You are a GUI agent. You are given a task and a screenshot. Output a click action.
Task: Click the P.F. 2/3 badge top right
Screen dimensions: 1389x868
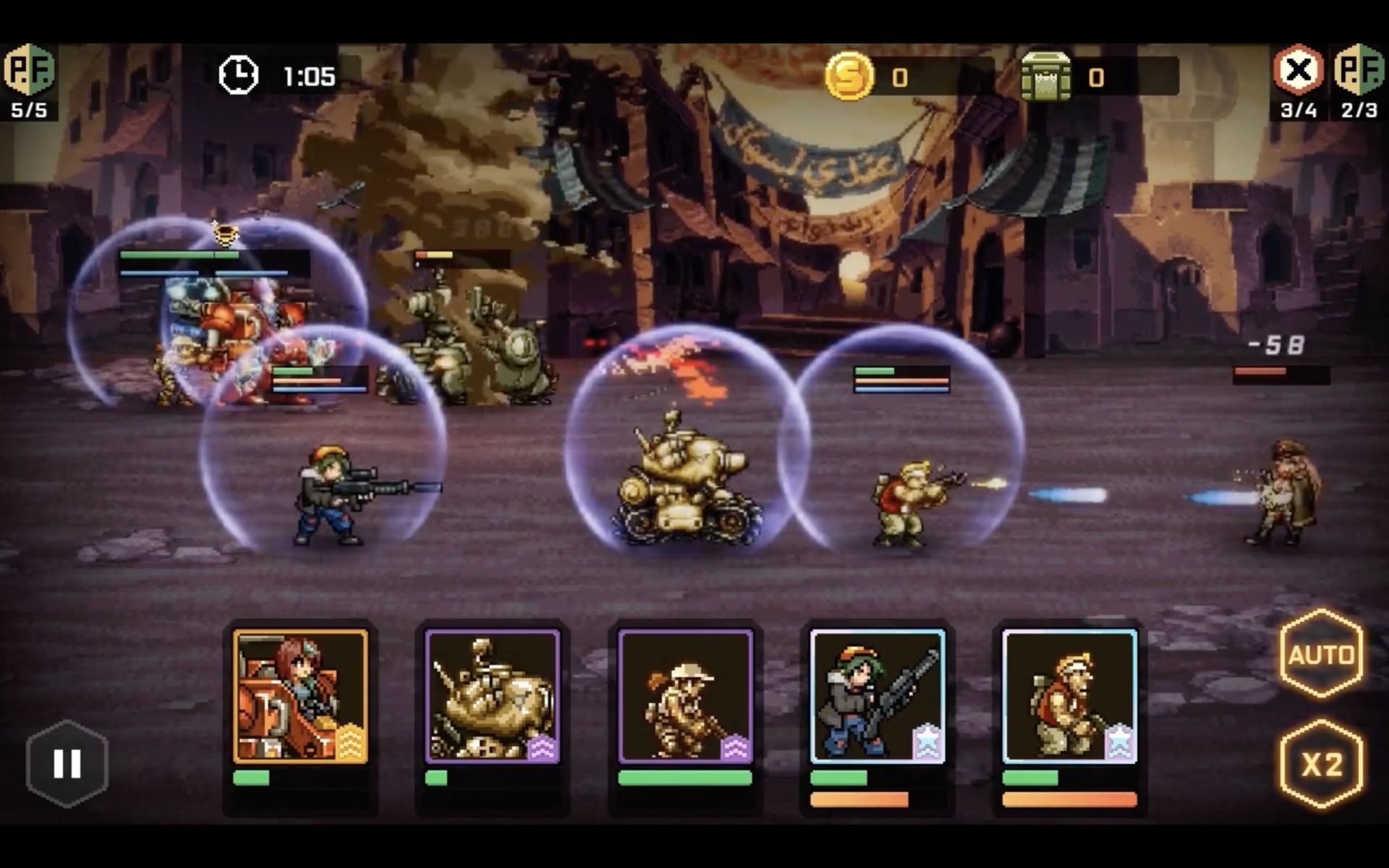[x=1360, y=76]
